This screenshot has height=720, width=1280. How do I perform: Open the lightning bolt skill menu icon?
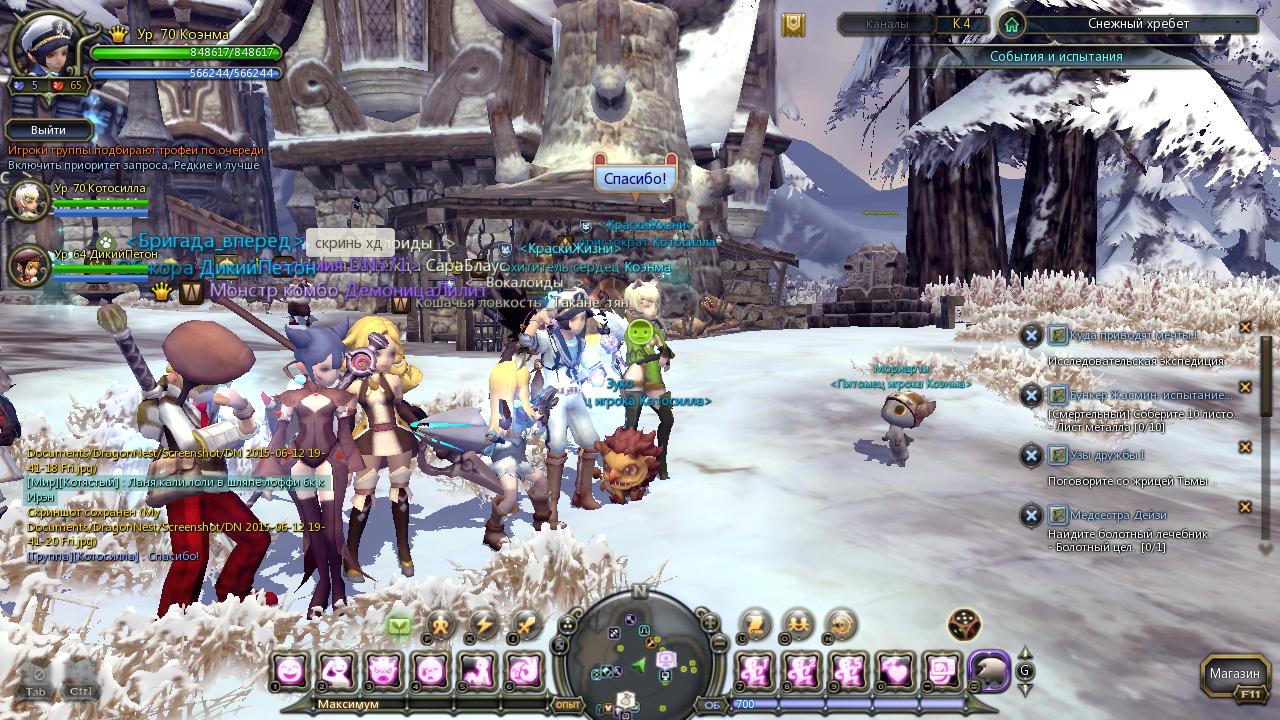[484, 625]
